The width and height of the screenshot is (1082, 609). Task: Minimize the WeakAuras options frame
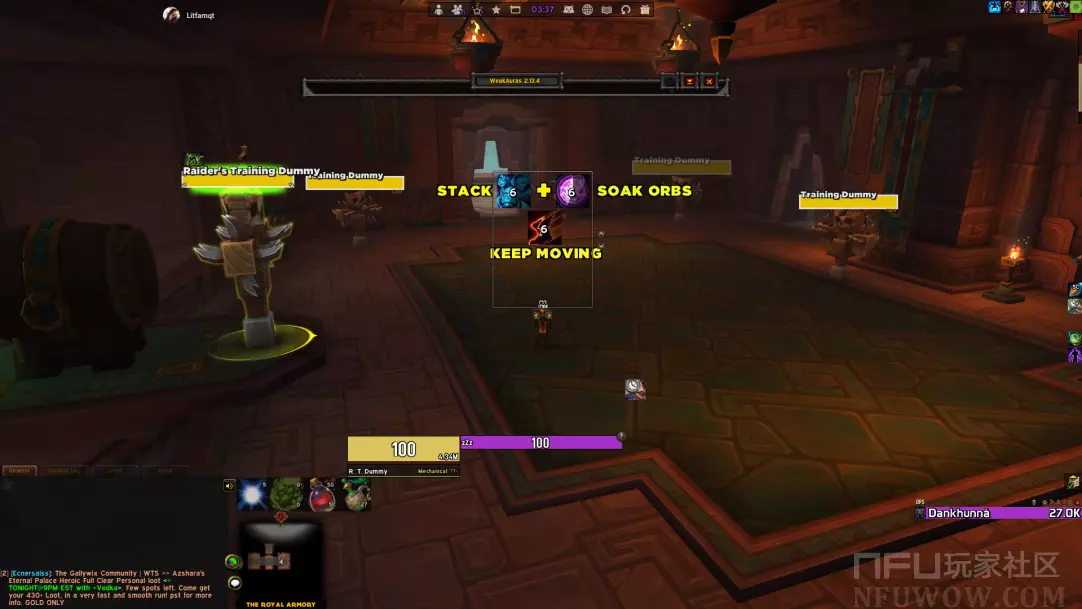click(x=689, y=81)
